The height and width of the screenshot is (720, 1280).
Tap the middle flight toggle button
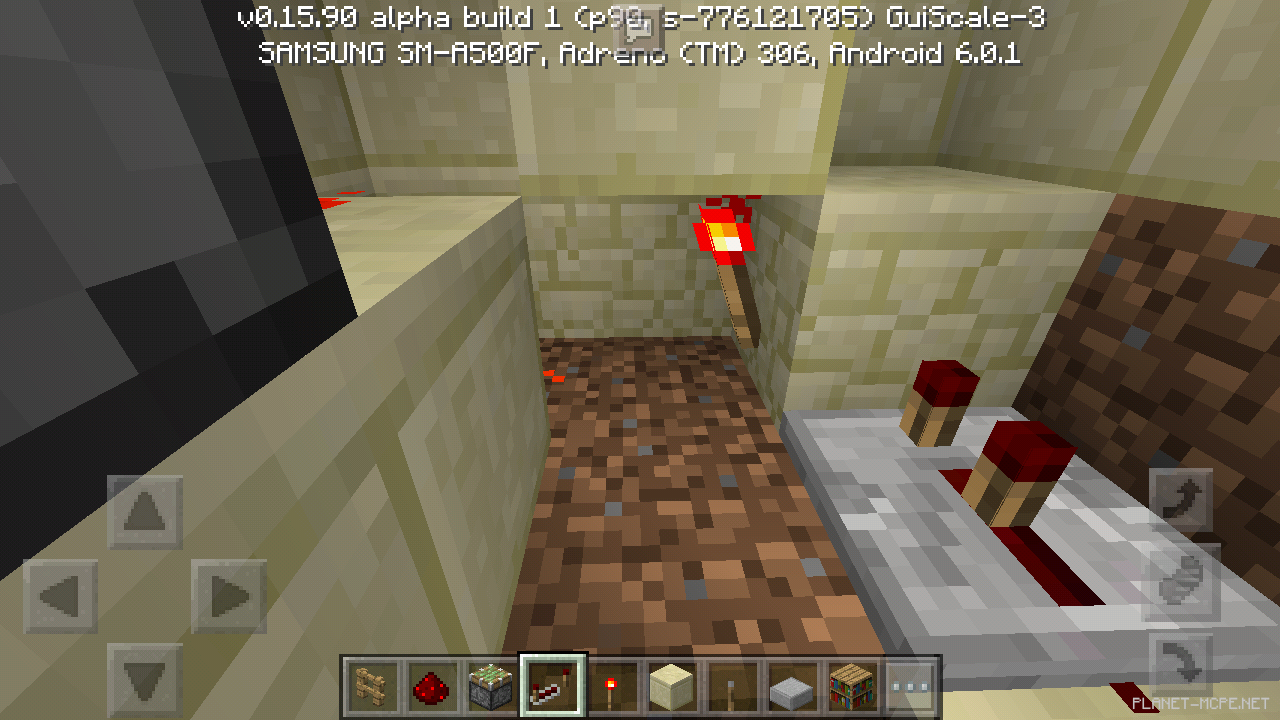(1183, 582)
